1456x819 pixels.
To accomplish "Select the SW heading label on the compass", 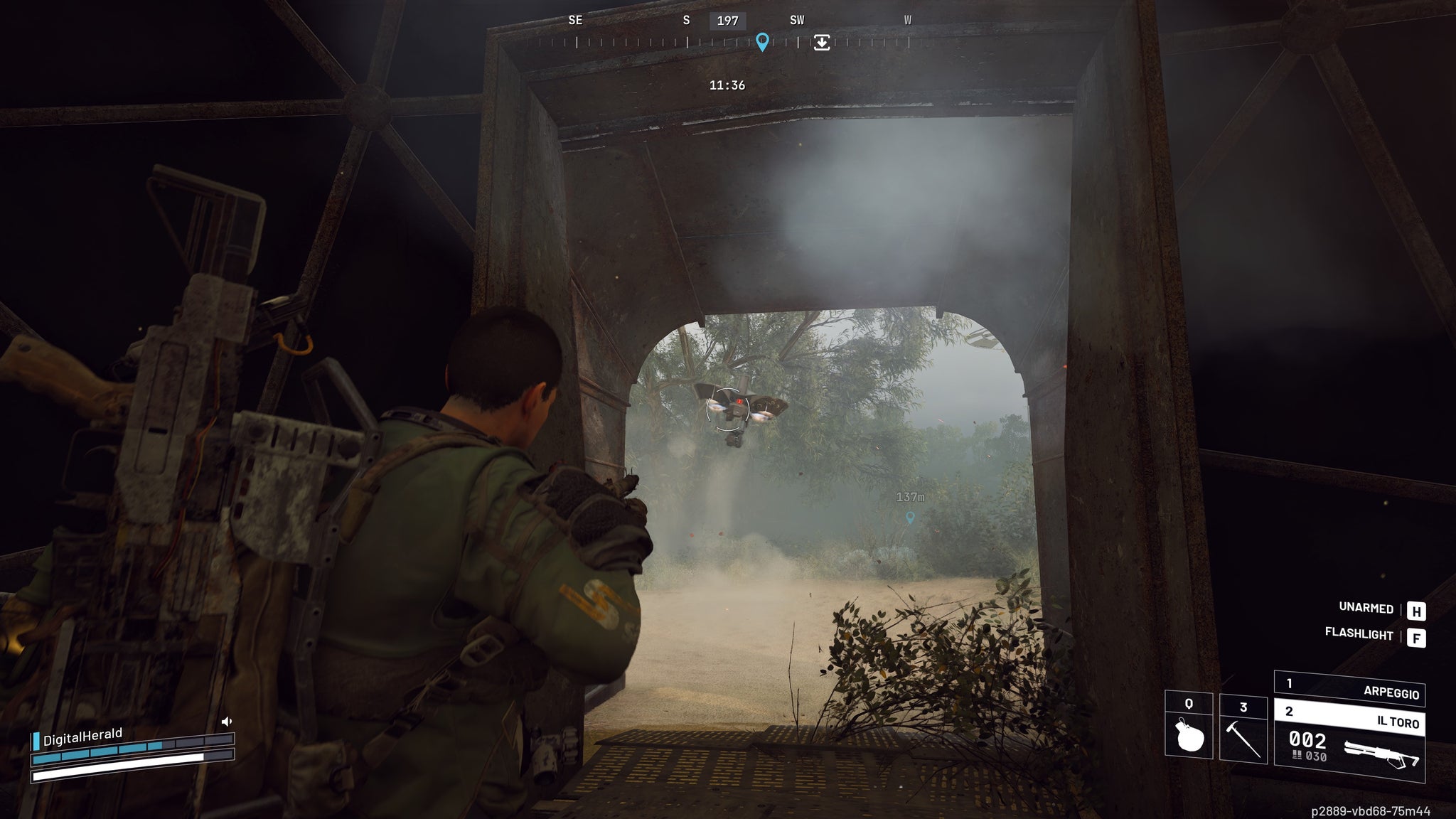I will (796, 21).
